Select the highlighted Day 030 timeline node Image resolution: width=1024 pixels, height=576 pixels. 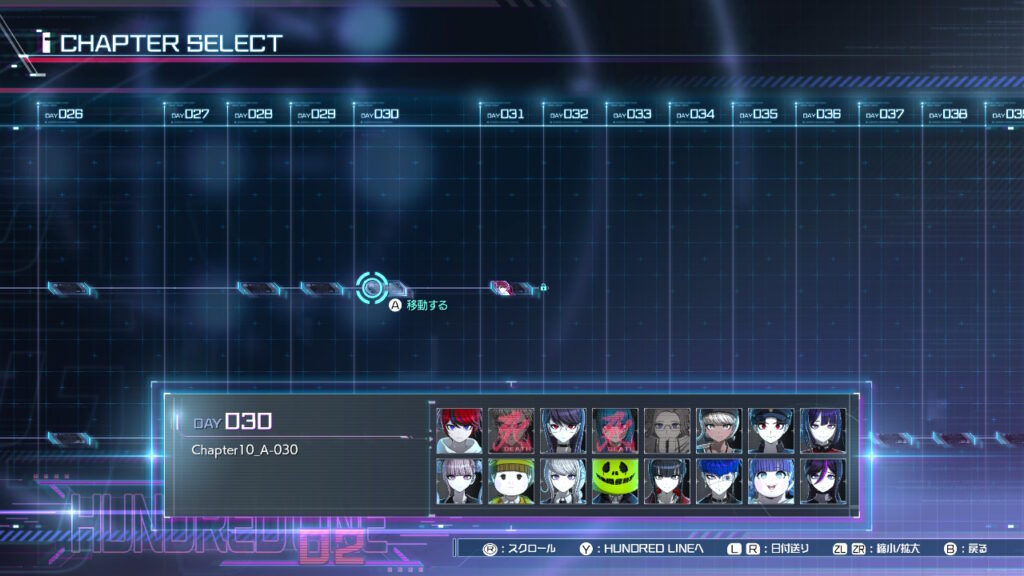(372, 288)
